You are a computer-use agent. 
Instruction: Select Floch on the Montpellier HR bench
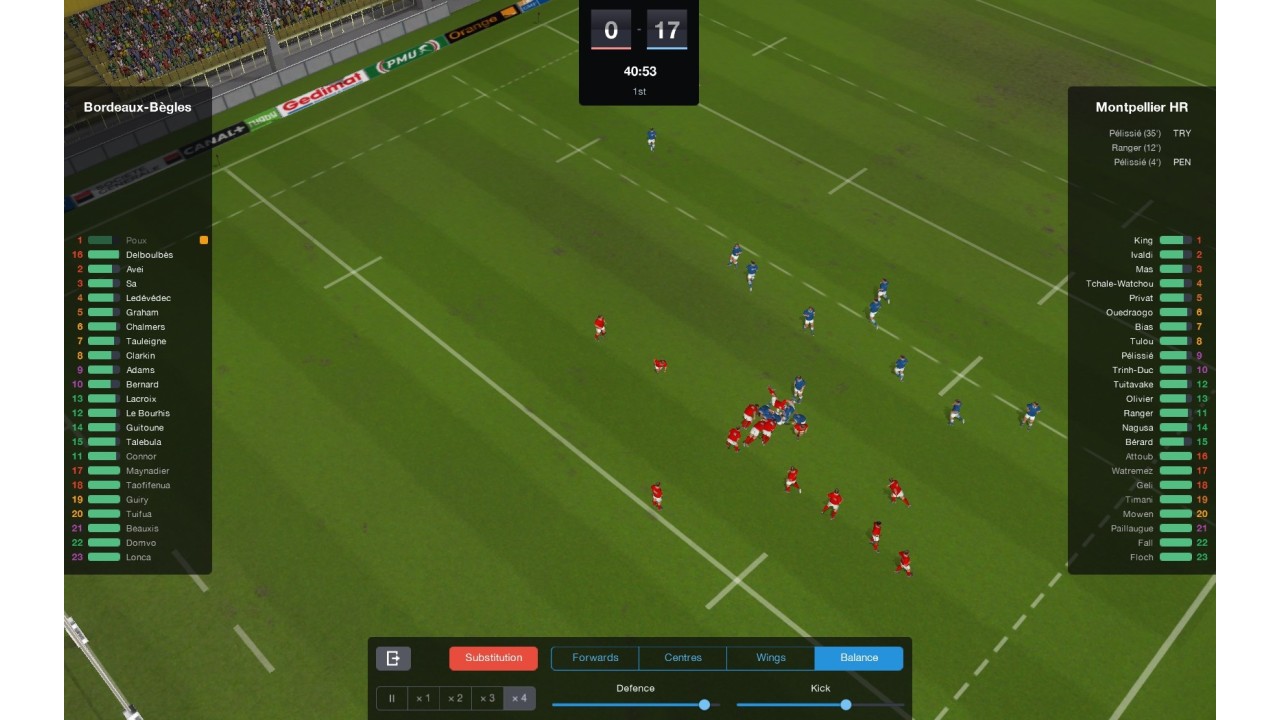pyautogui.click(x=1141, y=557)
